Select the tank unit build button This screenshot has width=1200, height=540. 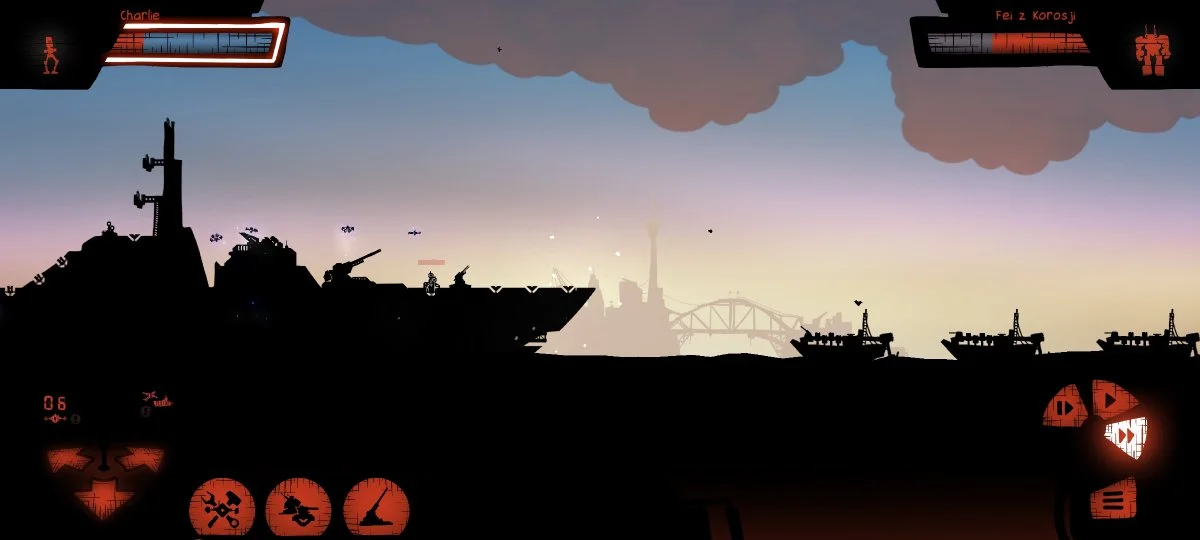298,507
